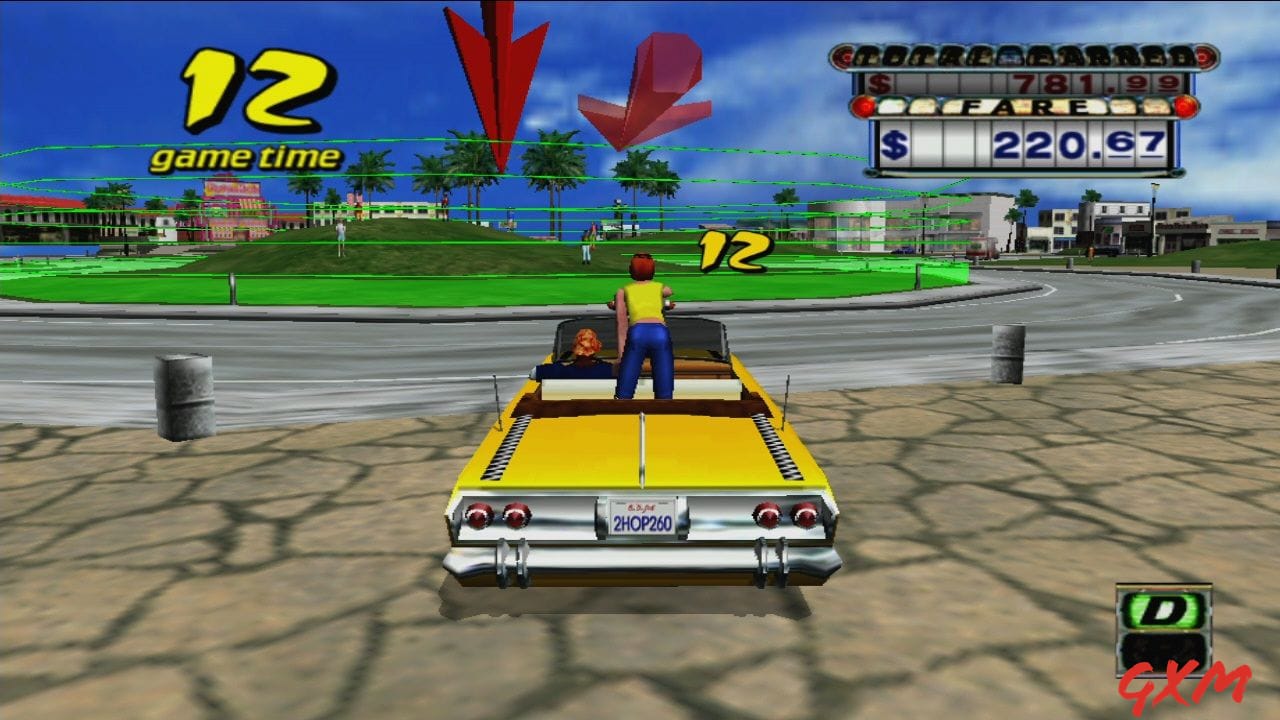Toggle the right taillight cluster
This screenshot has width=1280, height=720.
(784, 513)
